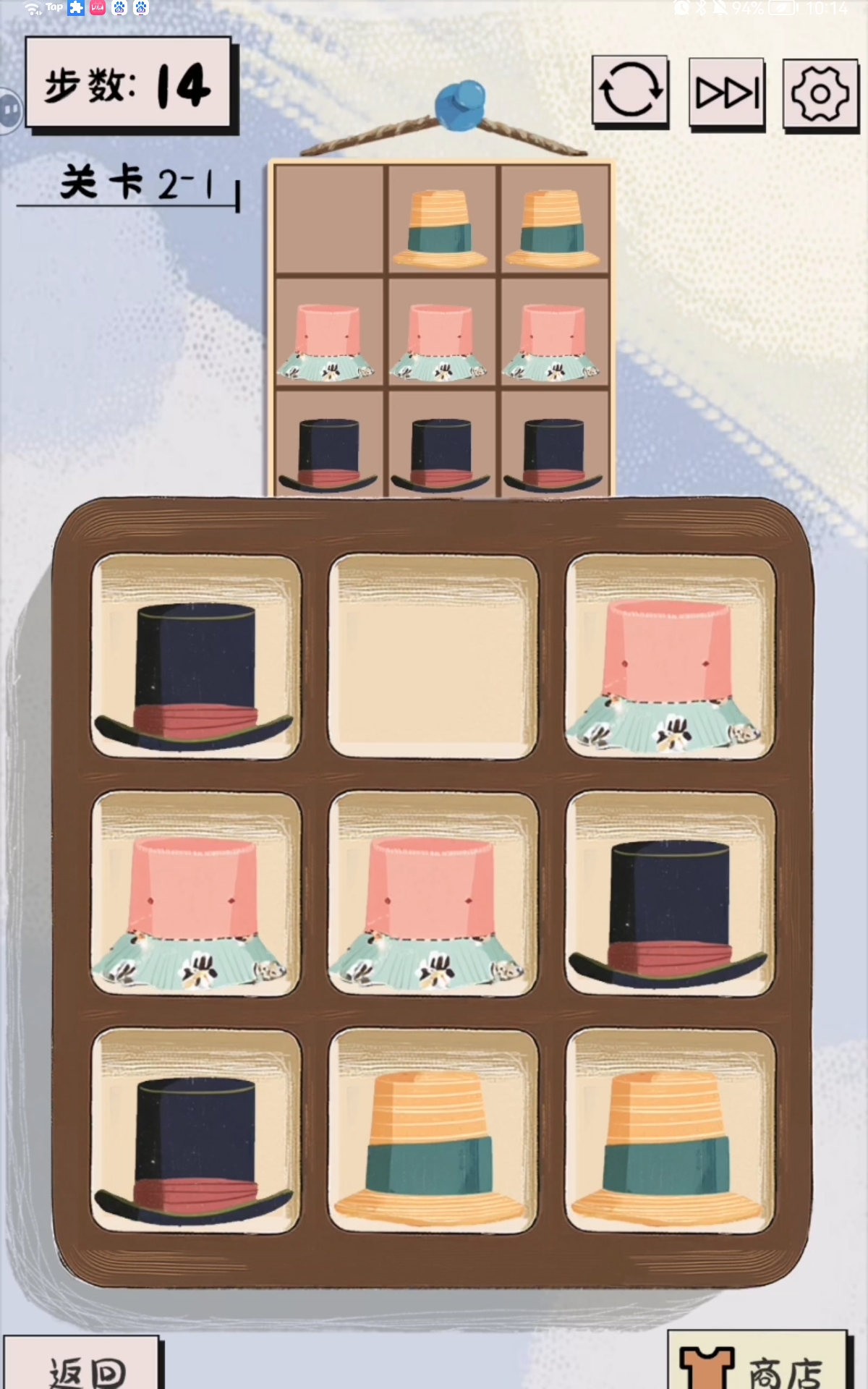Choose the pink hat directly below the empty cell
The image size is (868, 1389).
click(433, 894)
